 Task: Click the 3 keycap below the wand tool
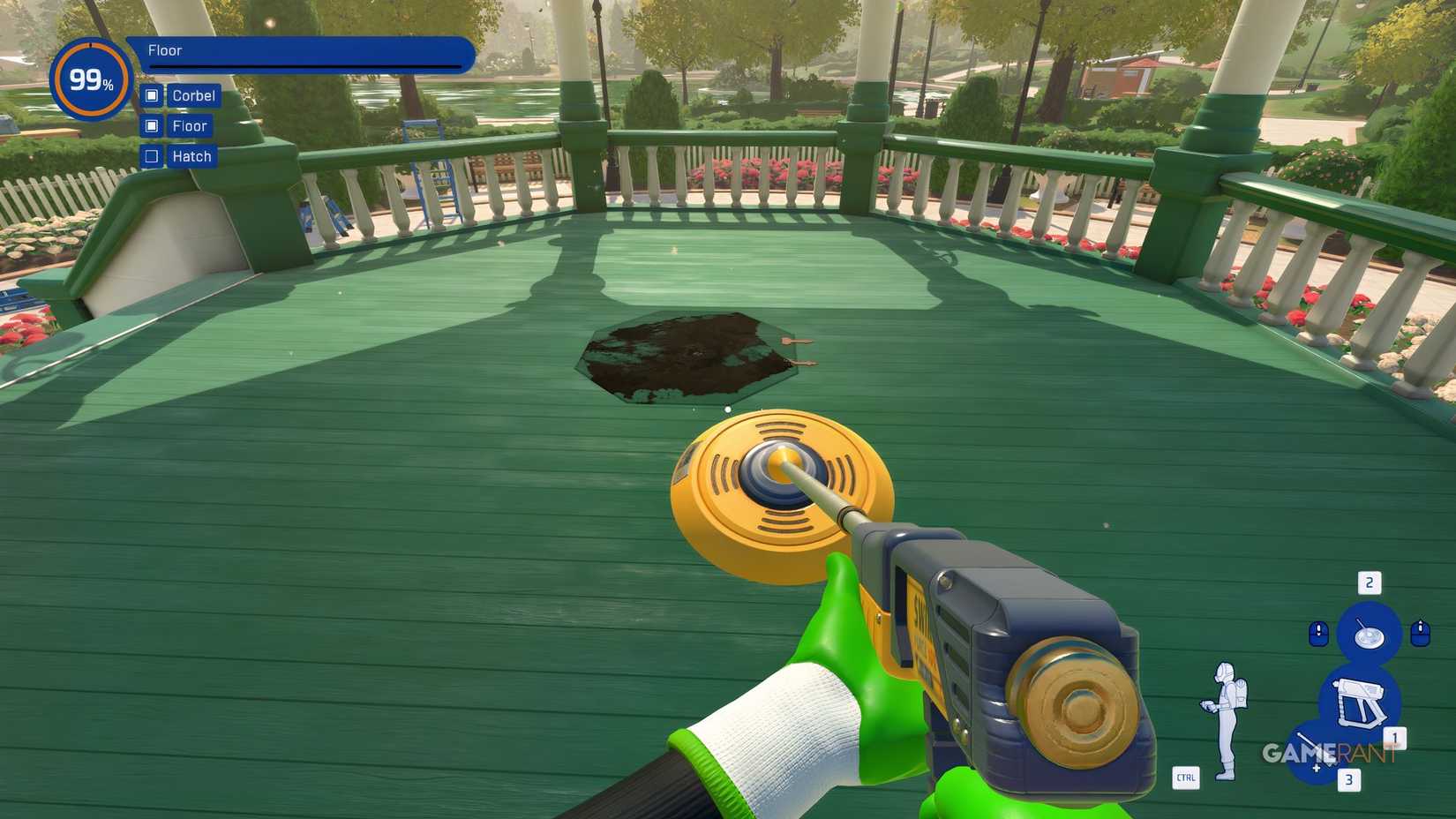click(1347, 780)
